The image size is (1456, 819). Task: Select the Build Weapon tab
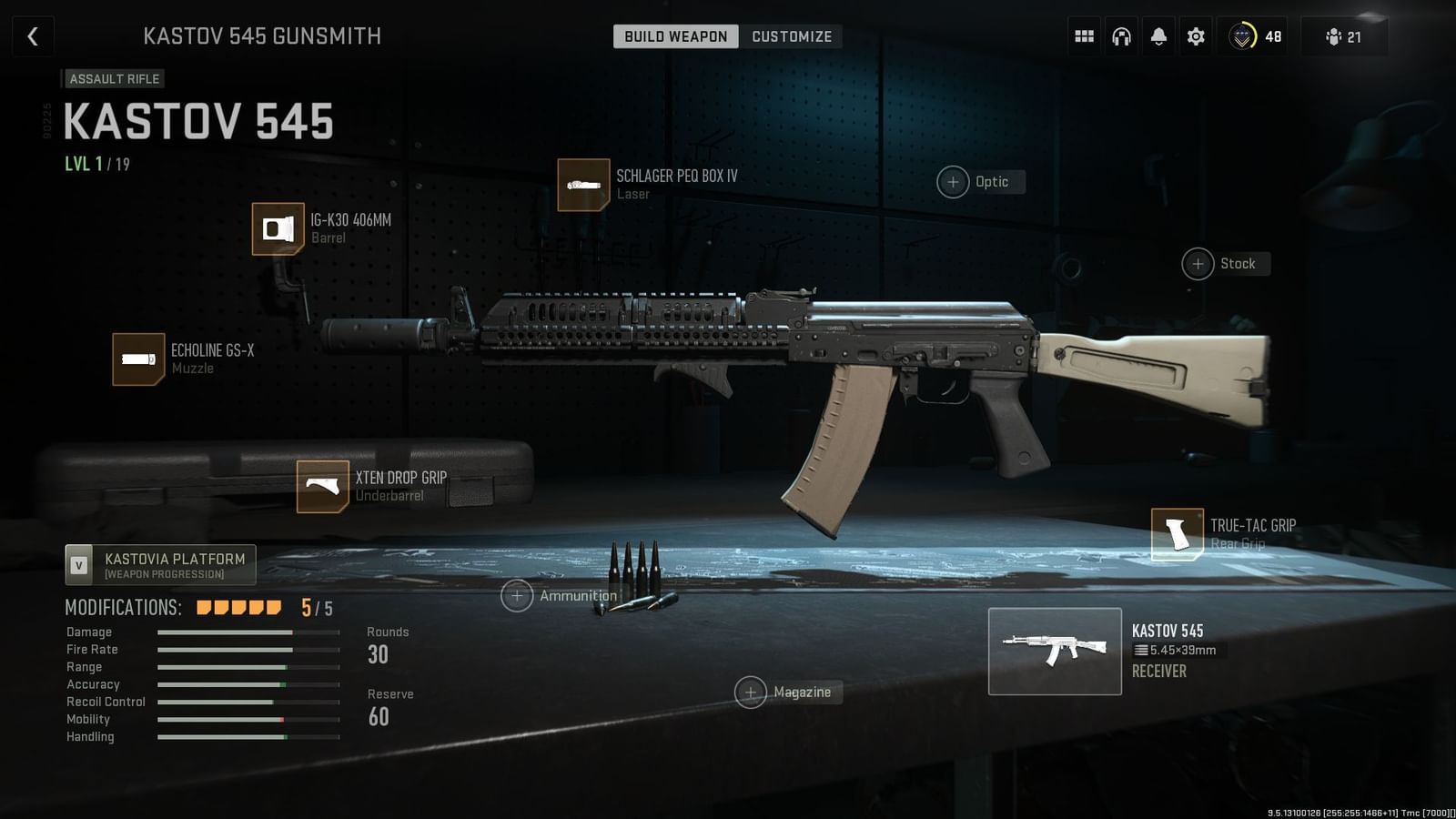tap(674, 35)
